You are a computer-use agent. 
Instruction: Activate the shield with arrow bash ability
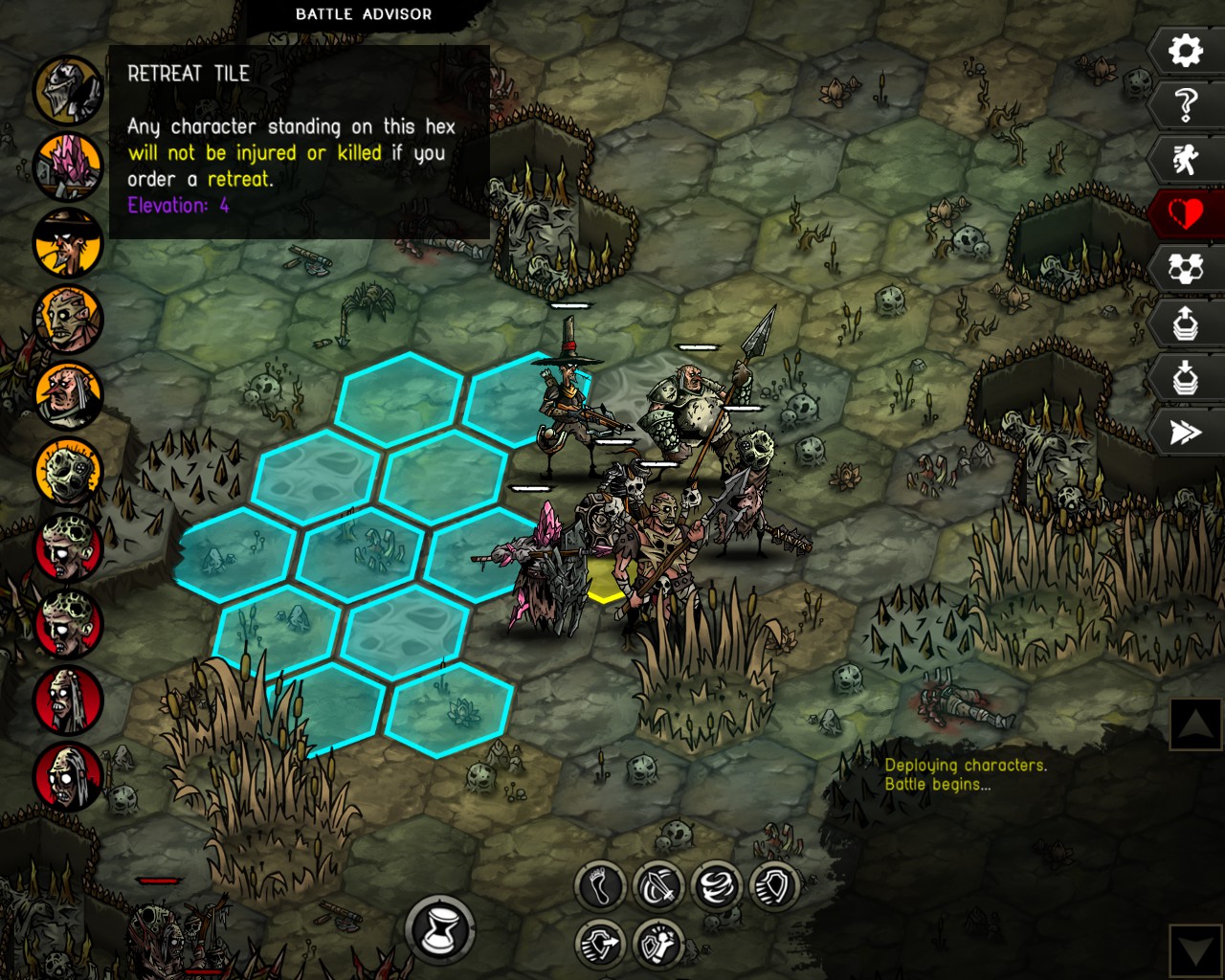(601, 944)
